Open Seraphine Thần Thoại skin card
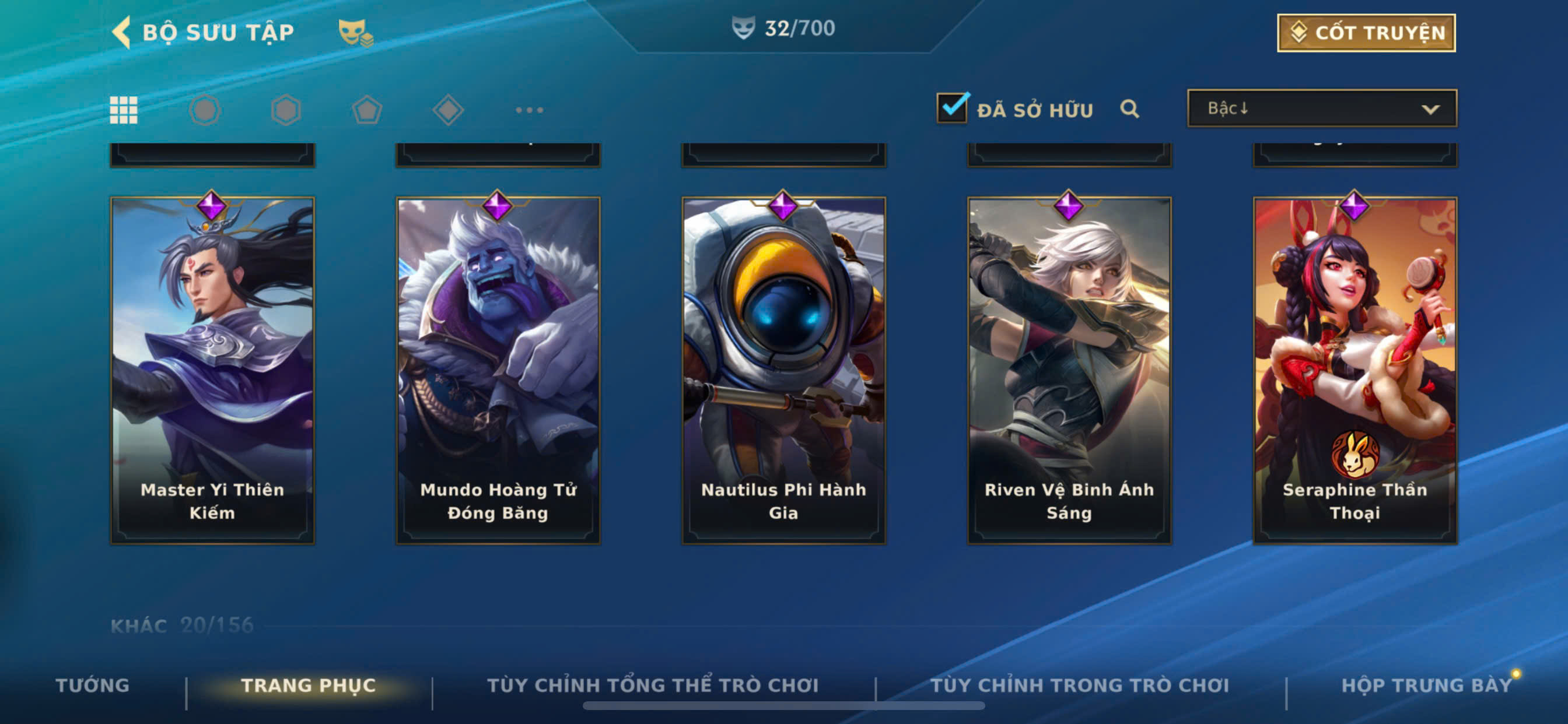 click(1354, 370)
